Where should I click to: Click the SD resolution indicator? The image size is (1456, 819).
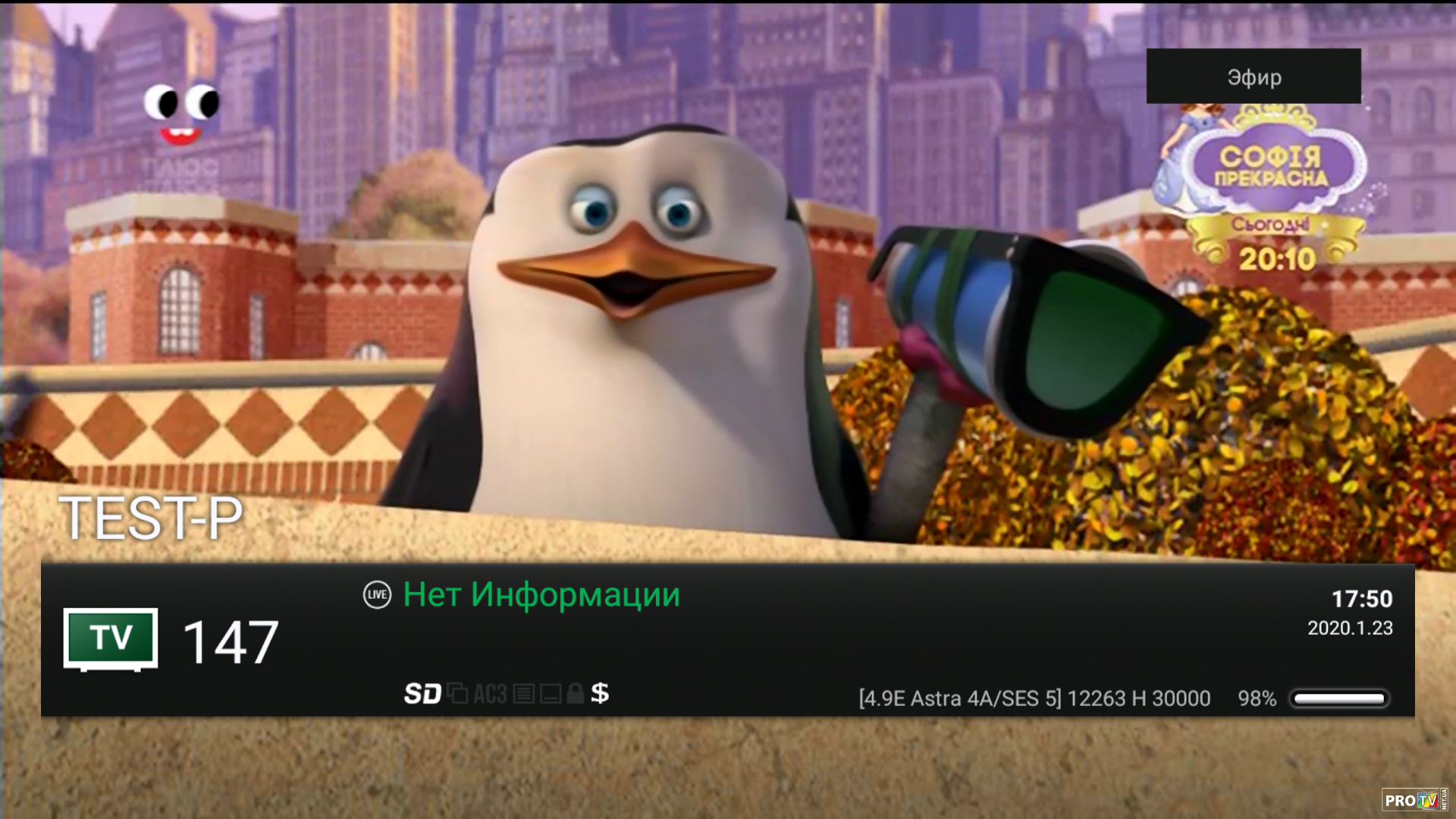[x=422, y=693]
